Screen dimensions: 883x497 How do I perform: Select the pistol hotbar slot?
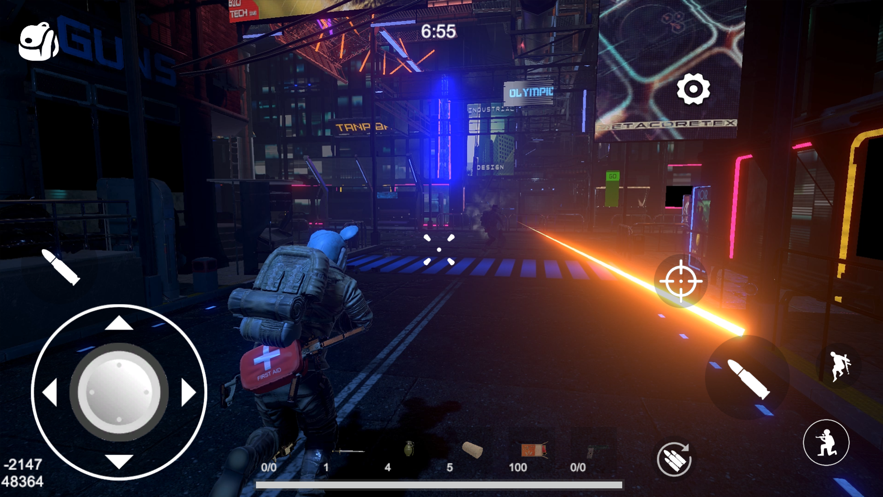pos(592,451)
